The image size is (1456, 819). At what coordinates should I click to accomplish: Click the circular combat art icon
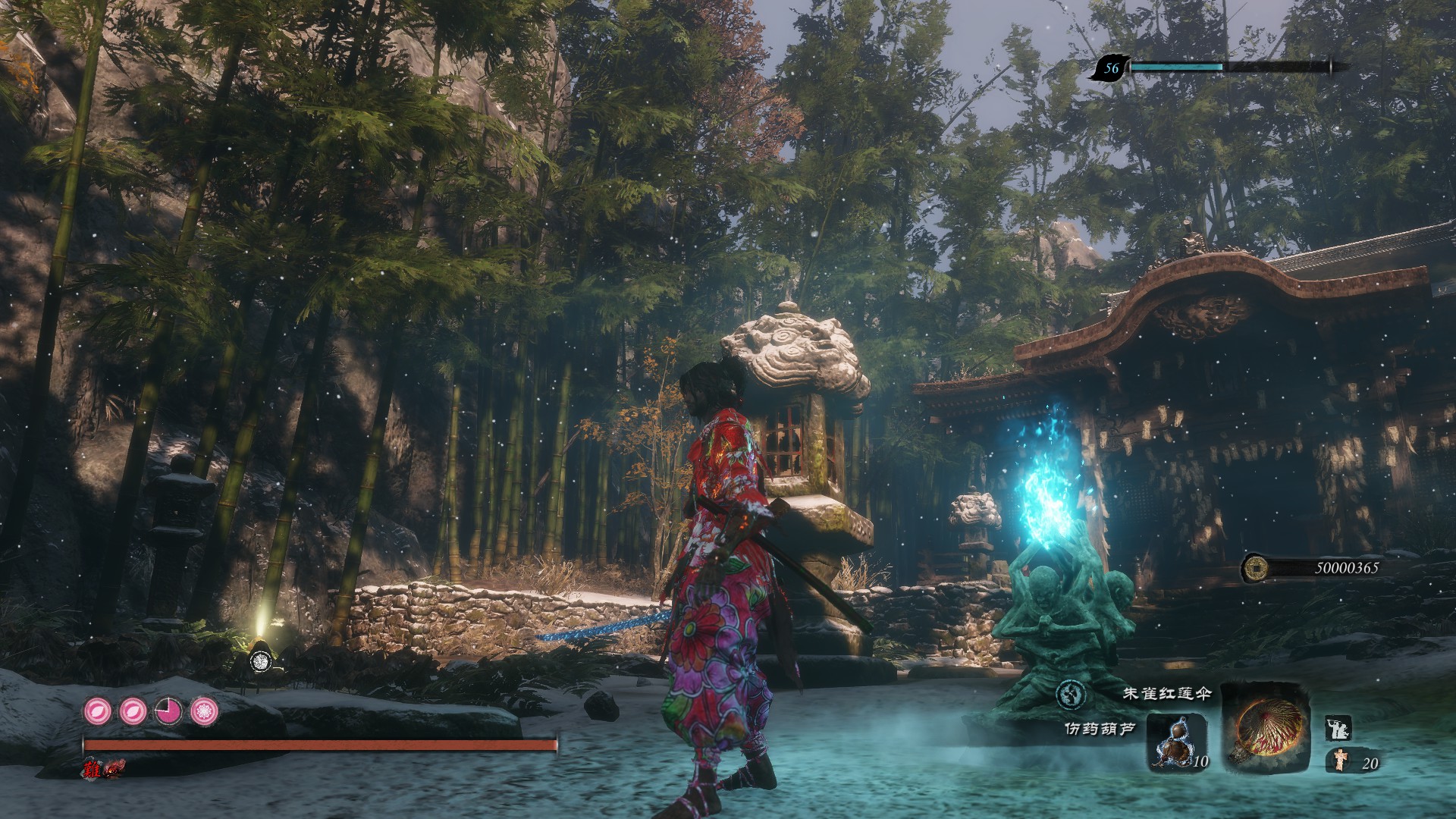1071,694
